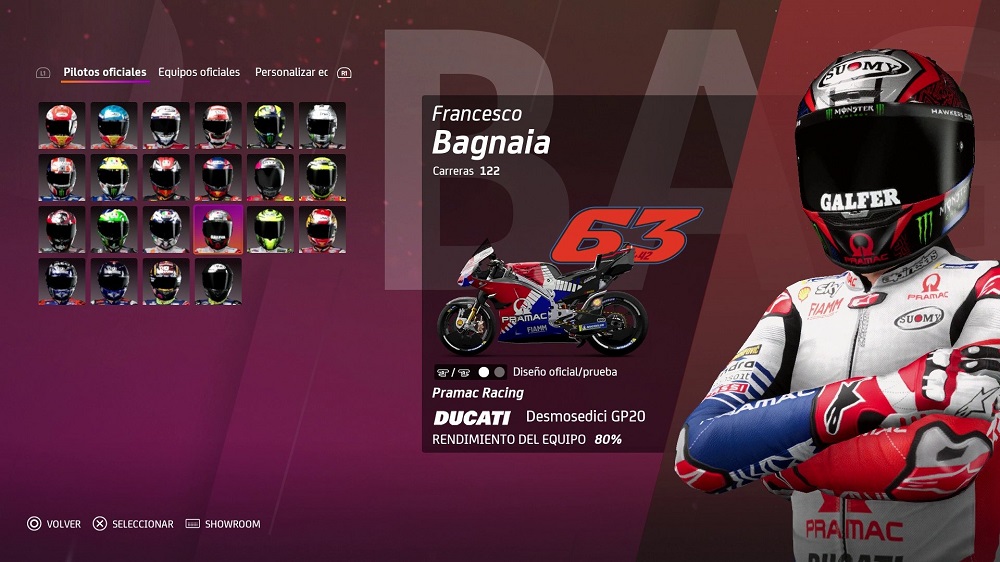This screenshot has height=562, width=1000.
Task: Choose the all-black helmet rider
Action: (x=218, y=281)
